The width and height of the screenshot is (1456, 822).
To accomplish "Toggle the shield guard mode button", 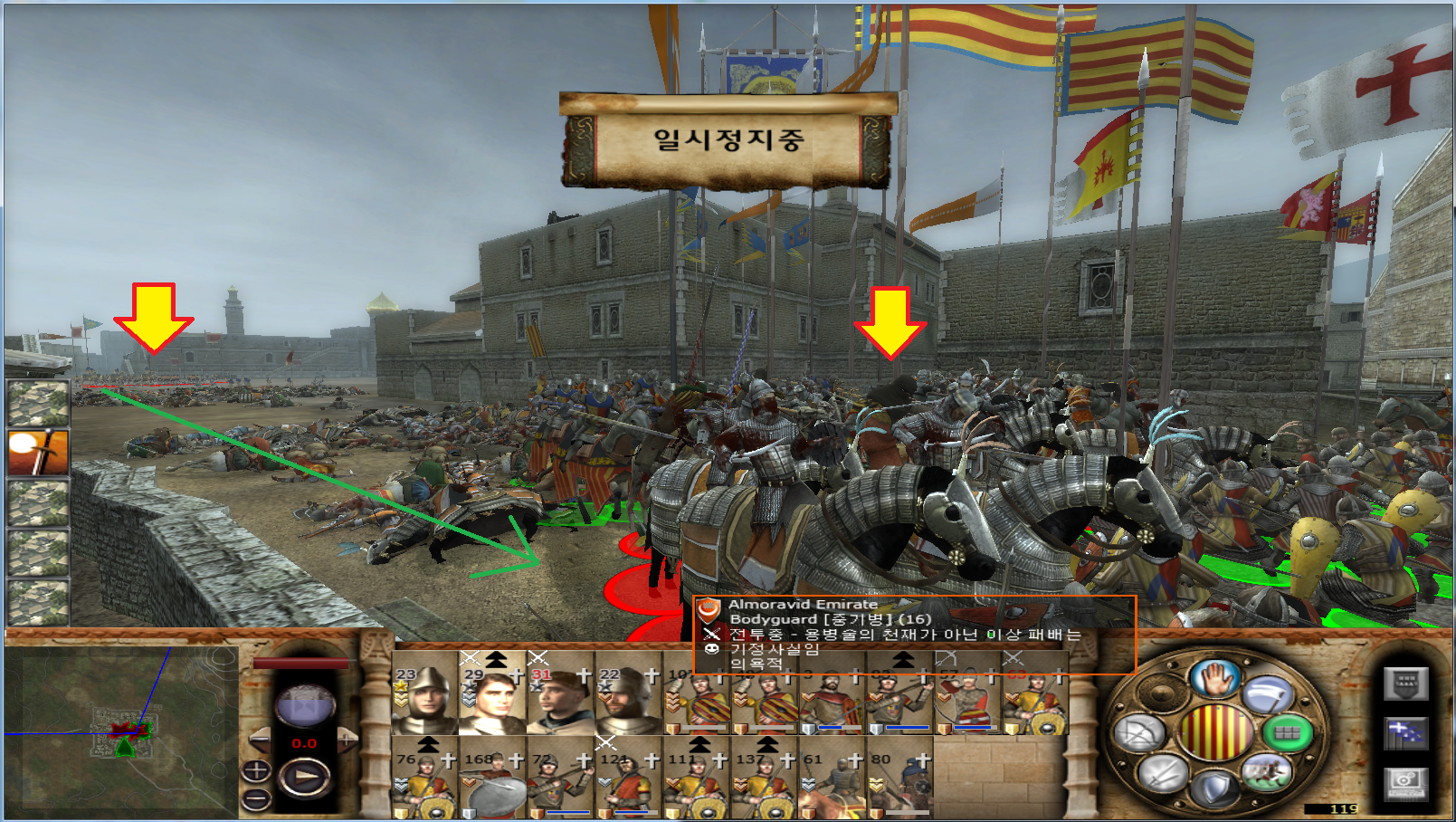I will point(1213,788).
